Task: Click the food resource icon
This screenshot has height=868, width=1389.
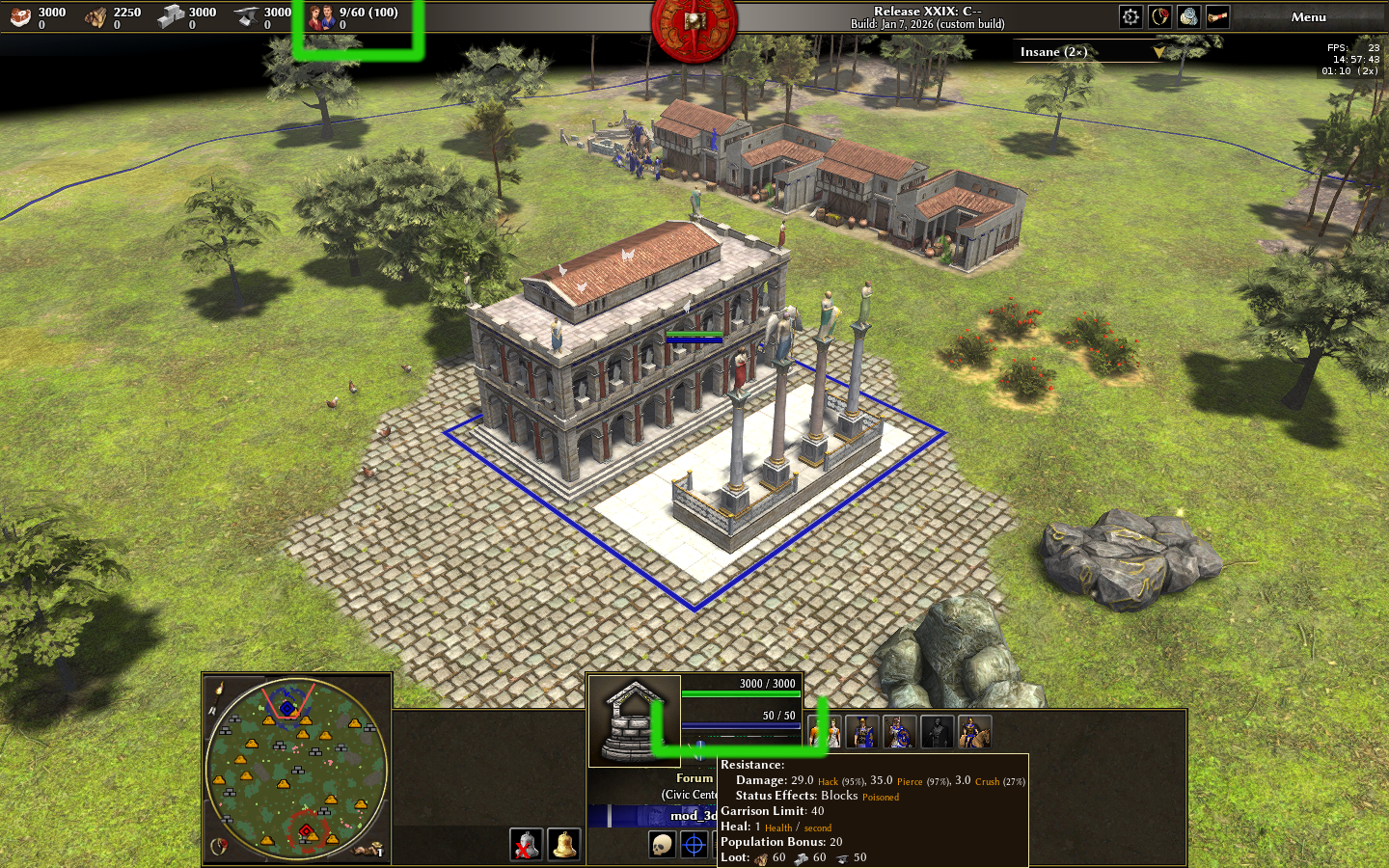Action: pos(20,16)
